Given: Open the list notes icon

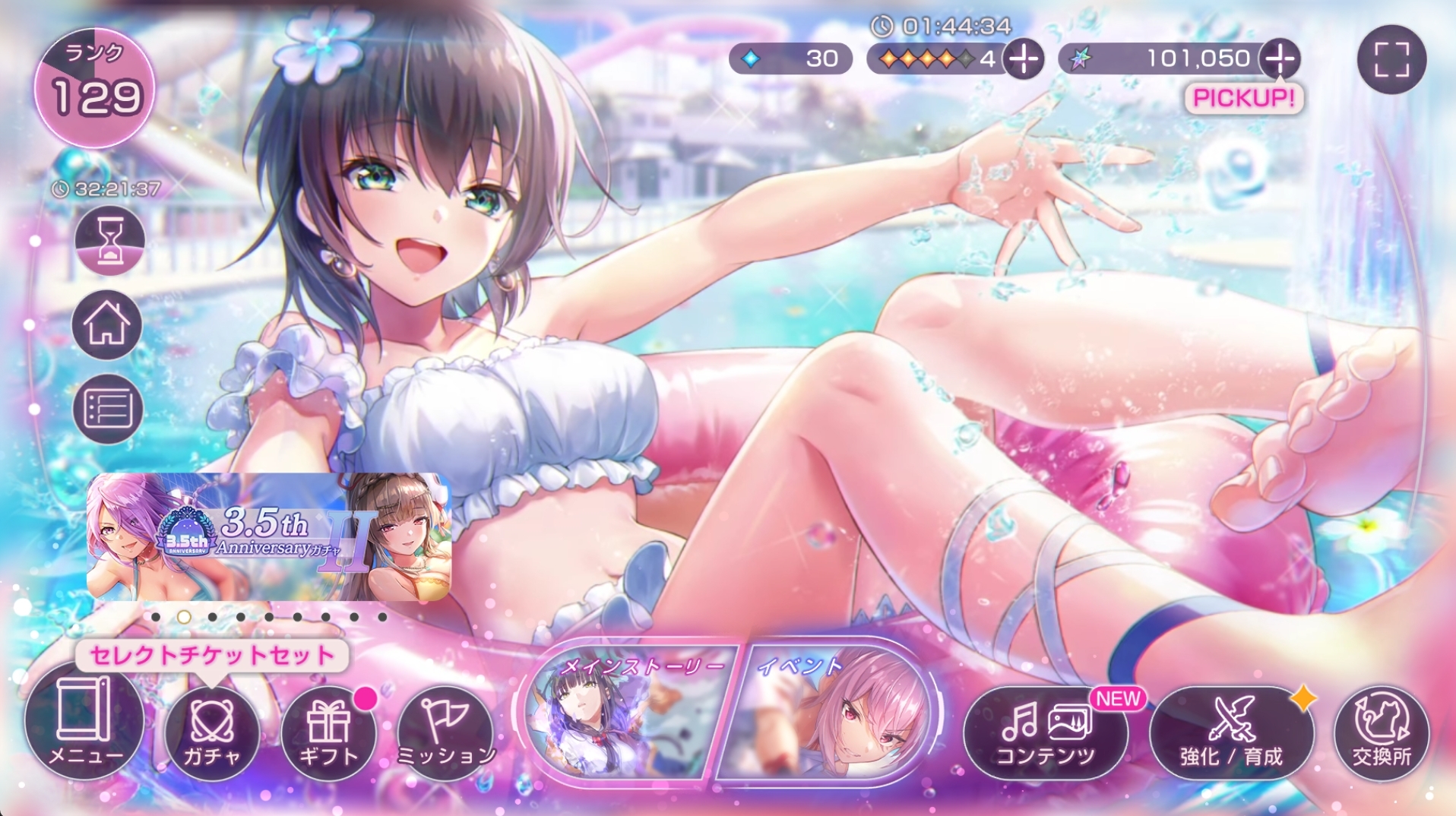Looking at the screenshot, I should click(108, 409).
